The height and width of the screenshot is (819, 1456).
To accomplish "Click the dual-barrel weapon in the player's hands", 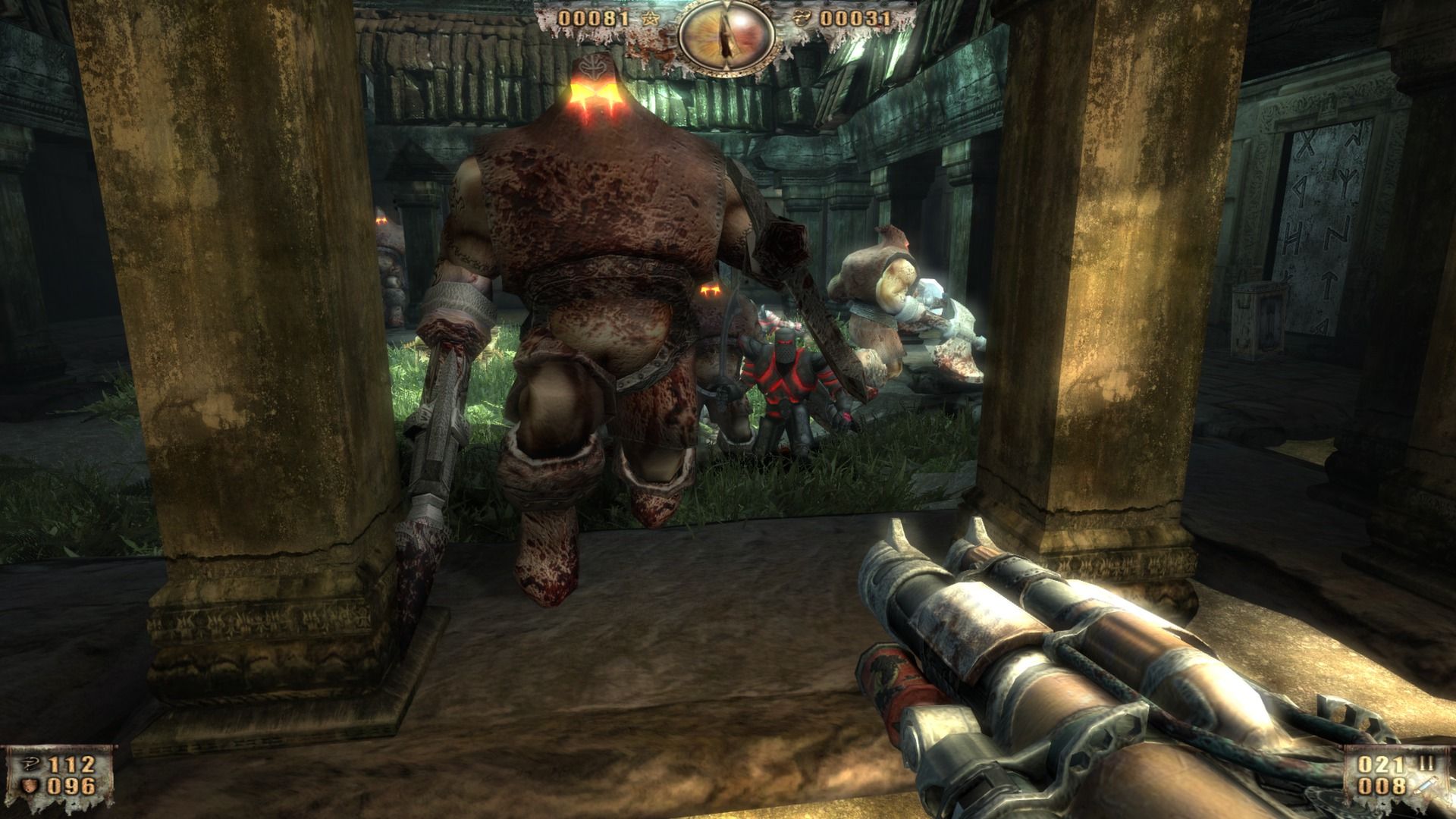I will [x=1062, y=645].
